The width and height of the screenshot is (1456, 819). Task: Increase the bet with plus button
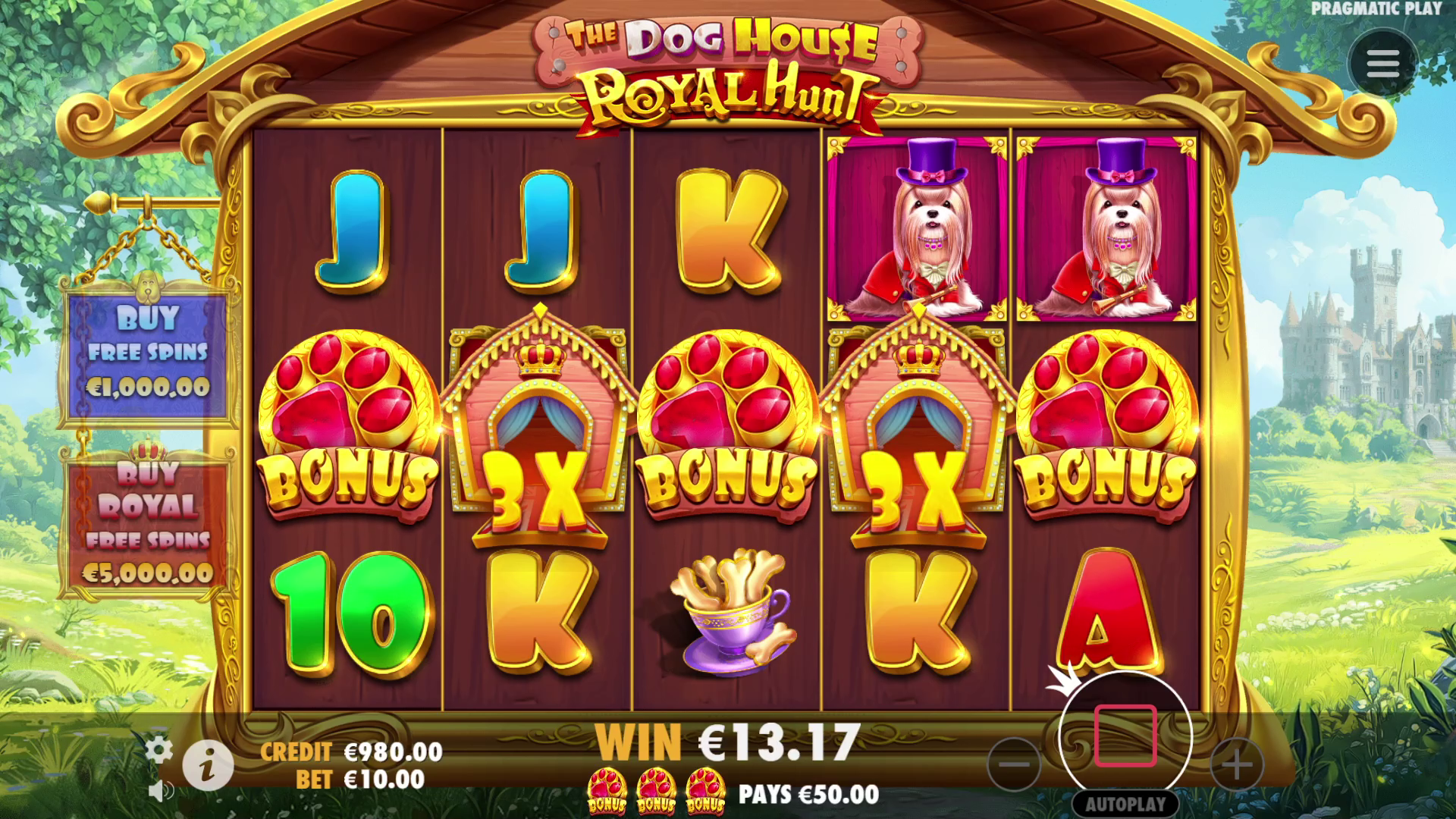tap(1236, 764)
